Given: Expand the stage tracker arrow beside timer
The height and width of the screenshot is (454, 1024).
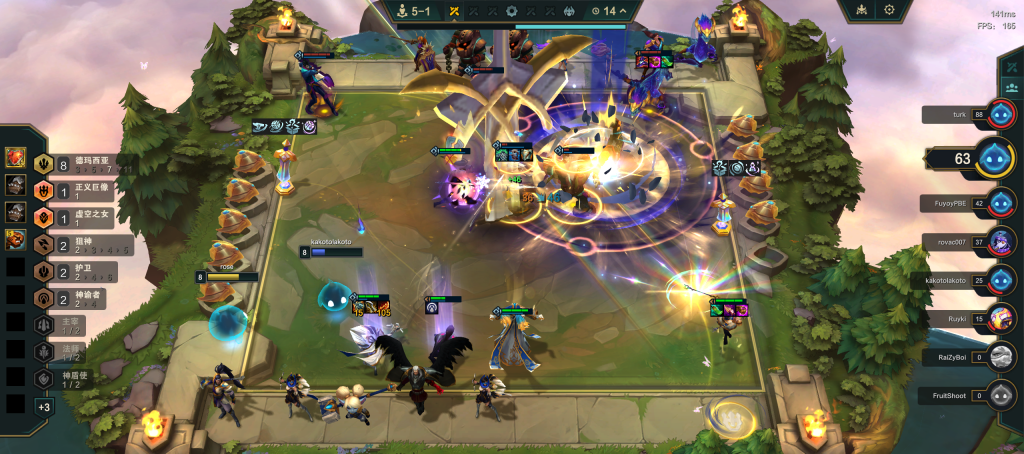Looking at the screenshot, I should point(624,11).
